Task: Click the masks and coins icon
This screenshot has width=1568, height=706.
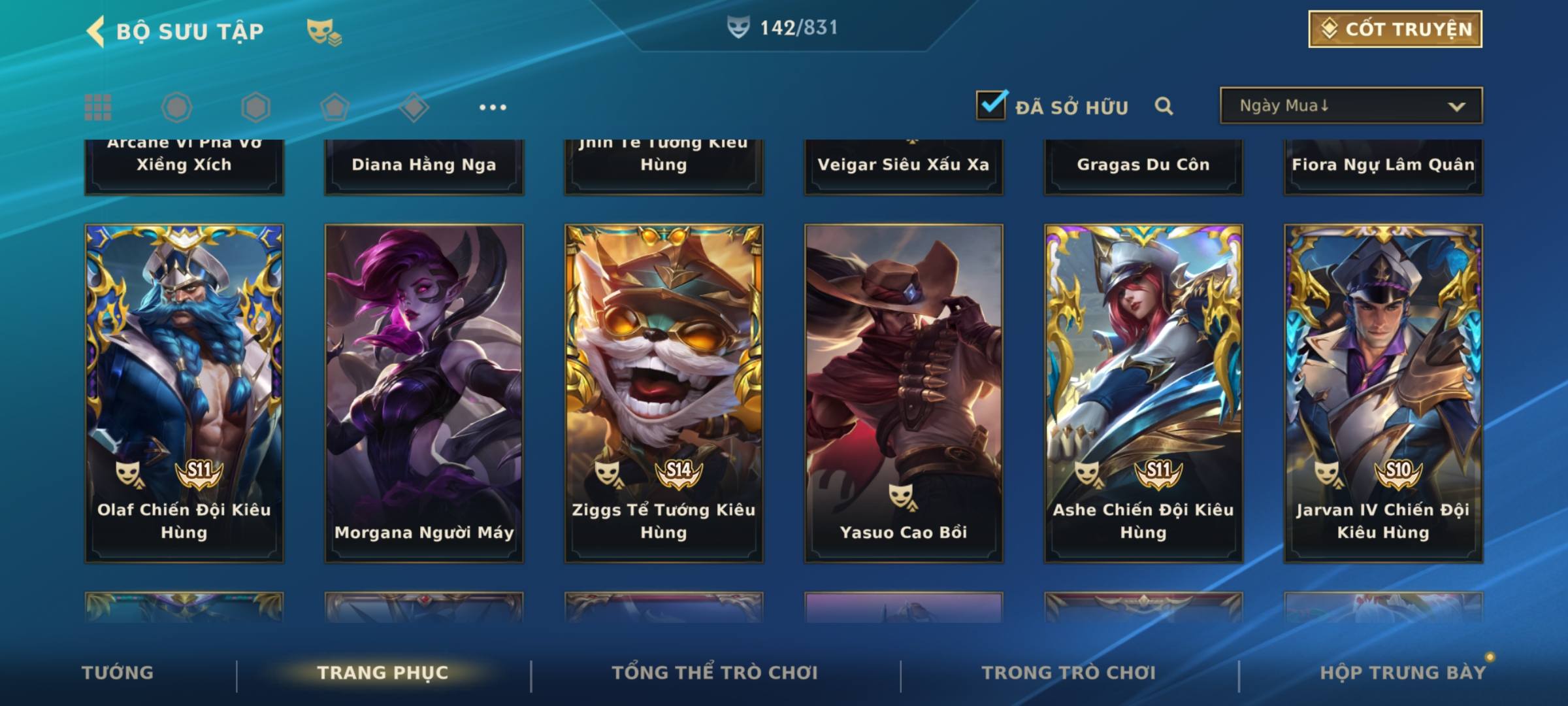Action: tap(323, 32)
